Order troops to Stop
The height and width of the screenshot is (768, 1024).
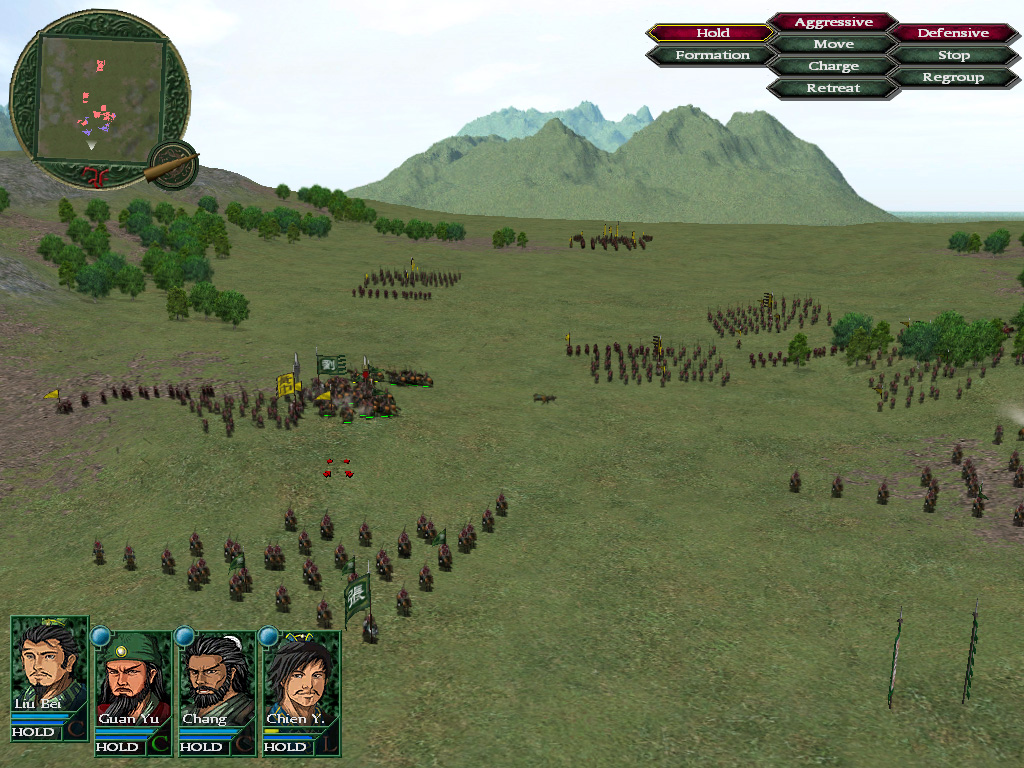click(x=952, y=55)
